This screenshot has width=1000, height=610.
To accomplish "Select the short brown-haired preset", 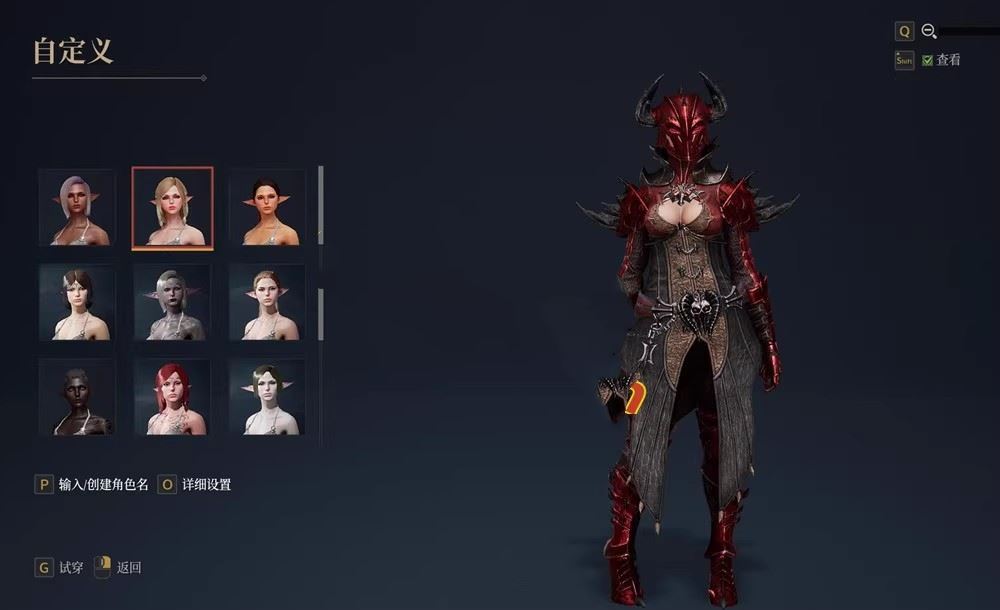I will coord(77,303).
